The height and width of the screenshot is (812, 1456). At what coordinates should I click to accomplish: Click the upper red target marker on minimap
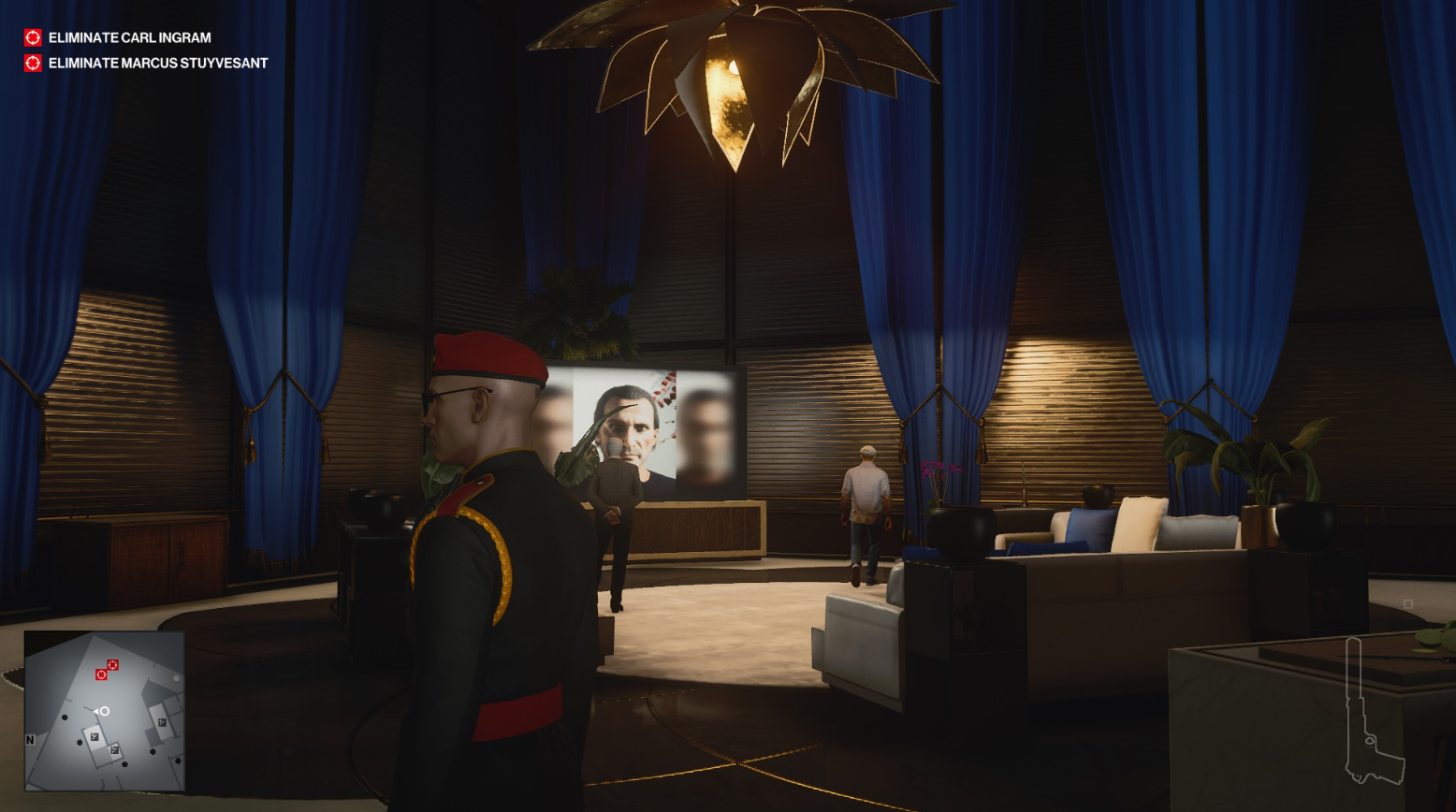(x=112, y=664)
